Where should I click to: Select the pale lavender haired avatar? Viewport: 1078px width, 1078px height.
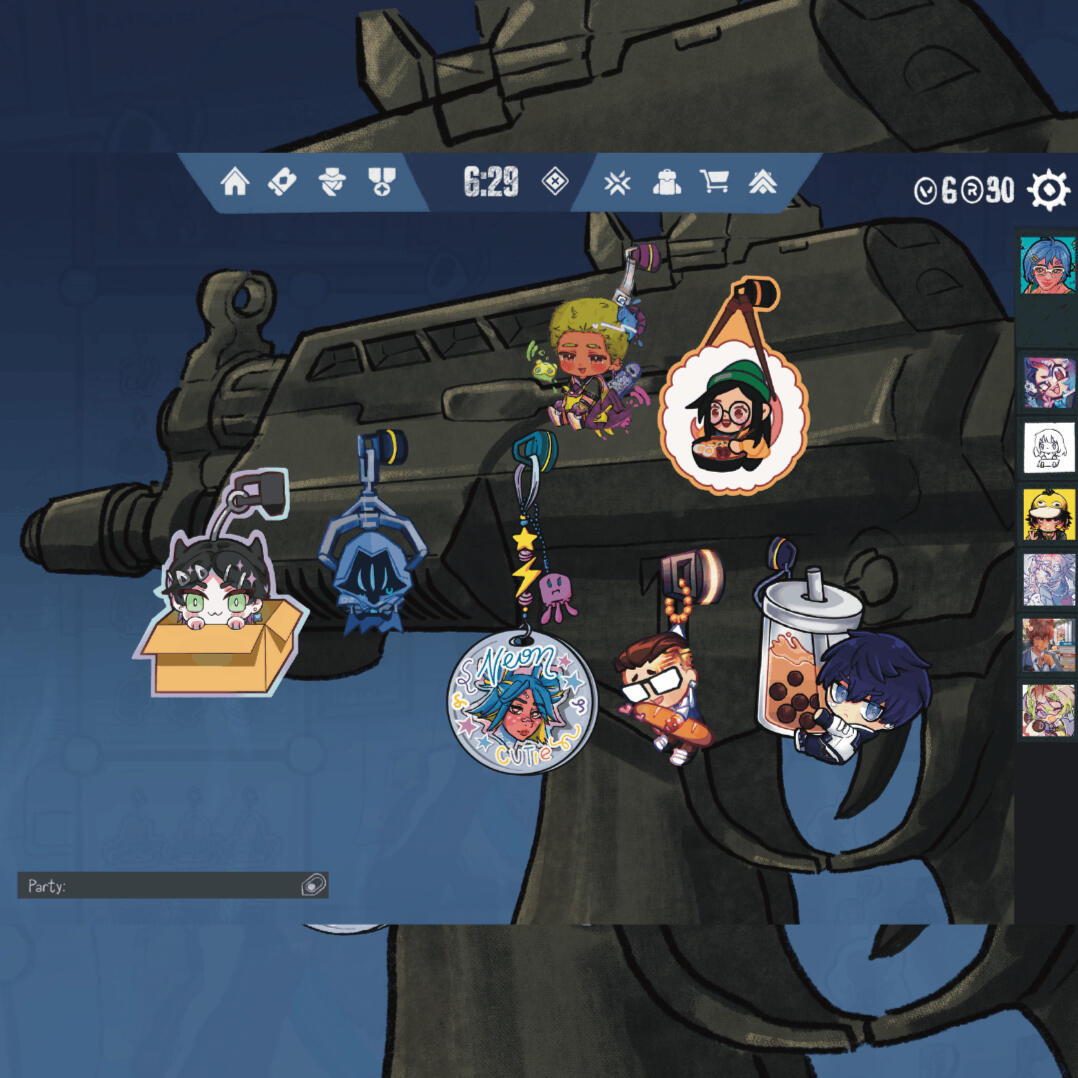click(x=1048, y=580)
